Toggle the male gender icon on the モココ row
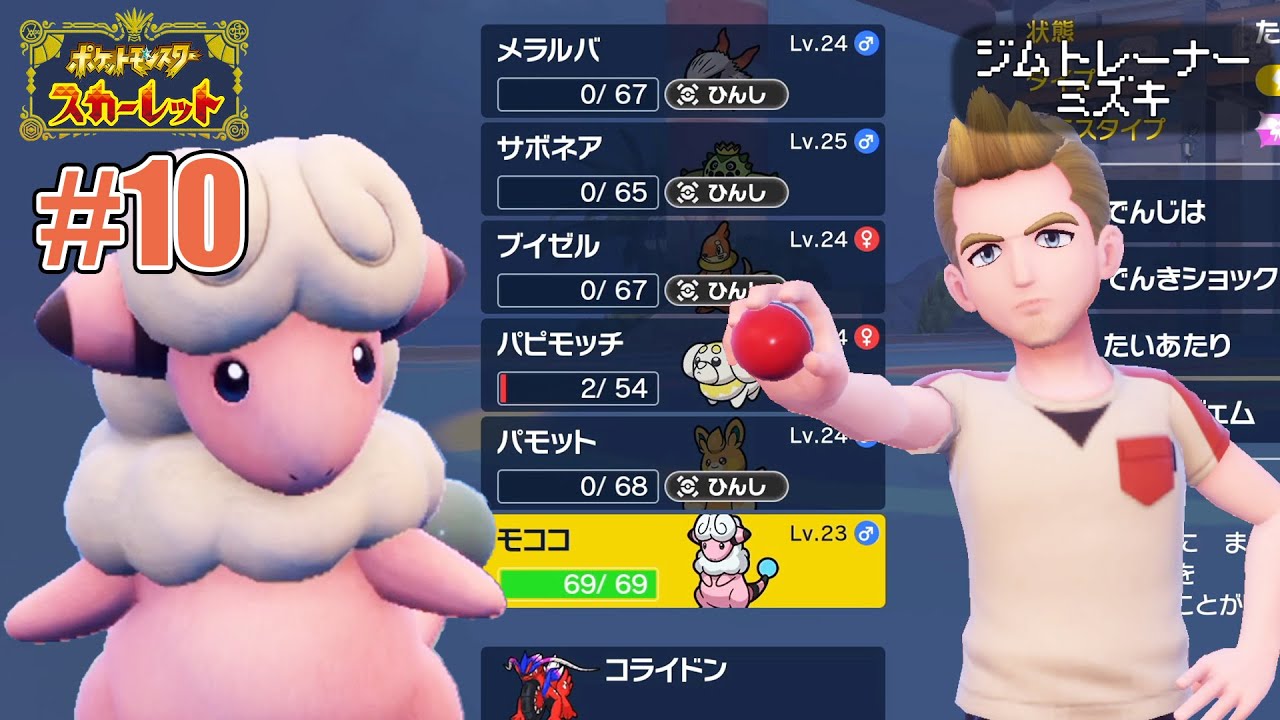Viewport: 1280px width, 720px height. (x=867, y=535)
